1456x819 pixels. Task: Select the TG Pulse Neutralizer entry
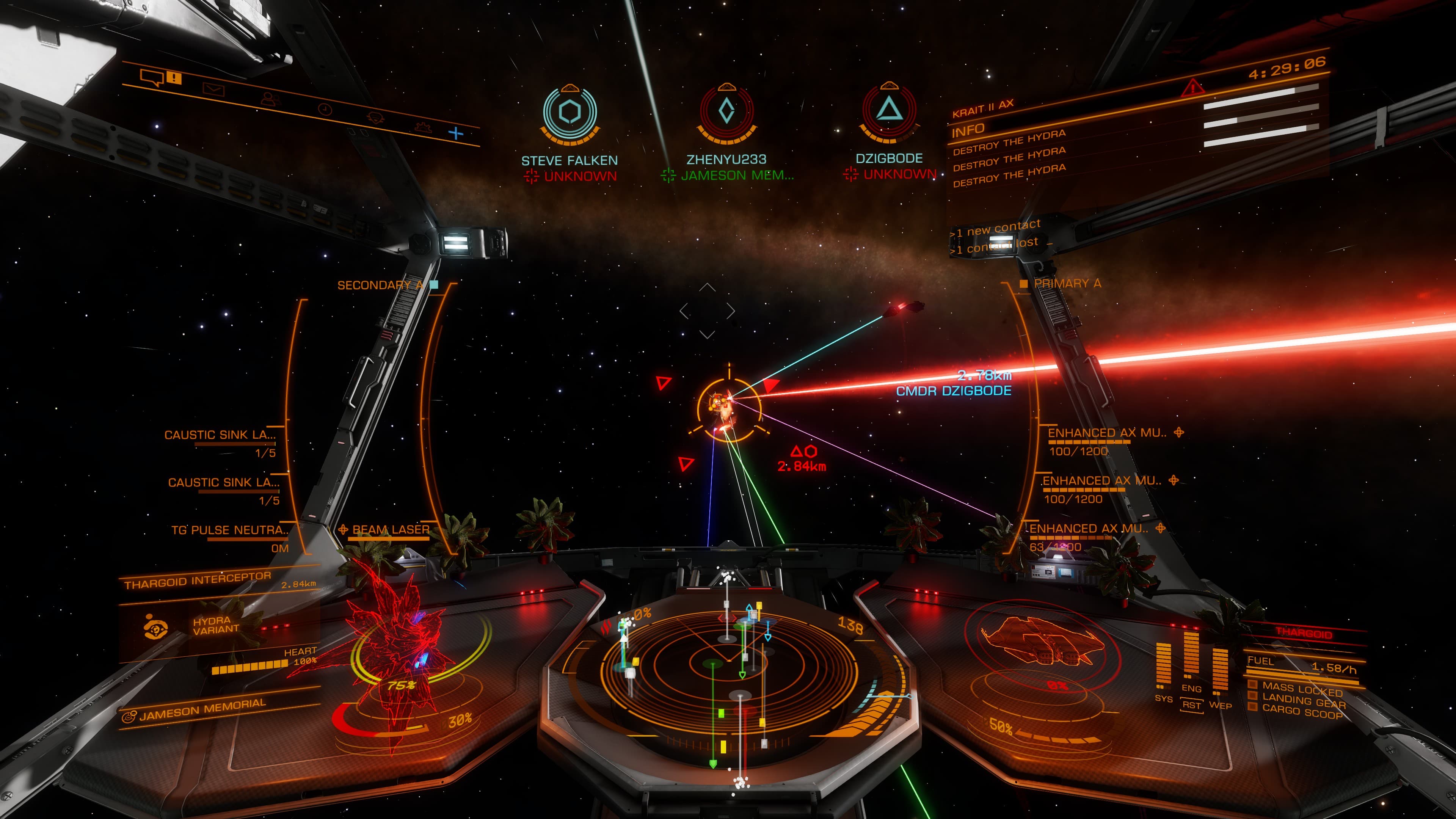click(x=229, y=530)
